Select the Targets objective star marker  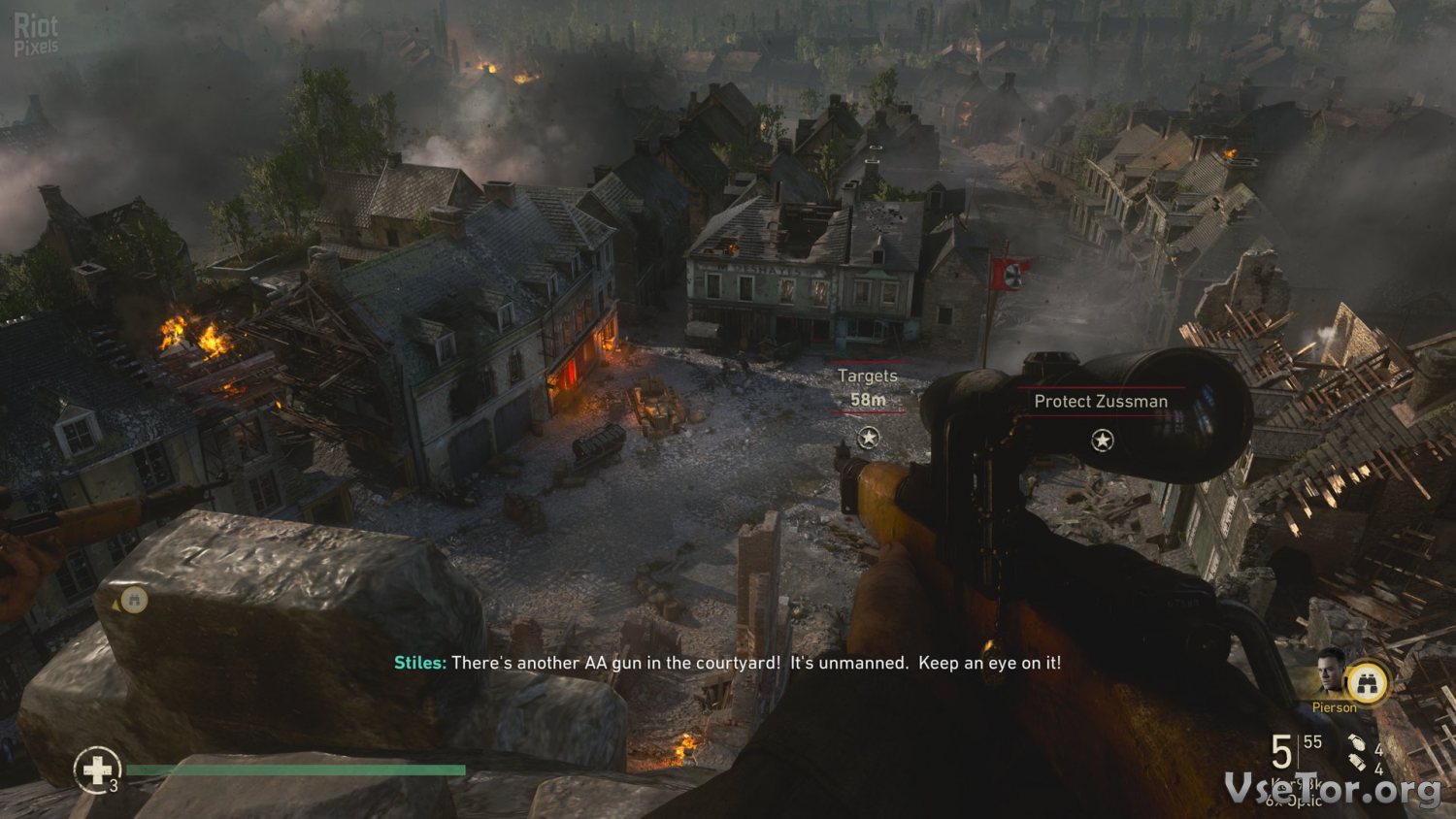click(869, 438)
